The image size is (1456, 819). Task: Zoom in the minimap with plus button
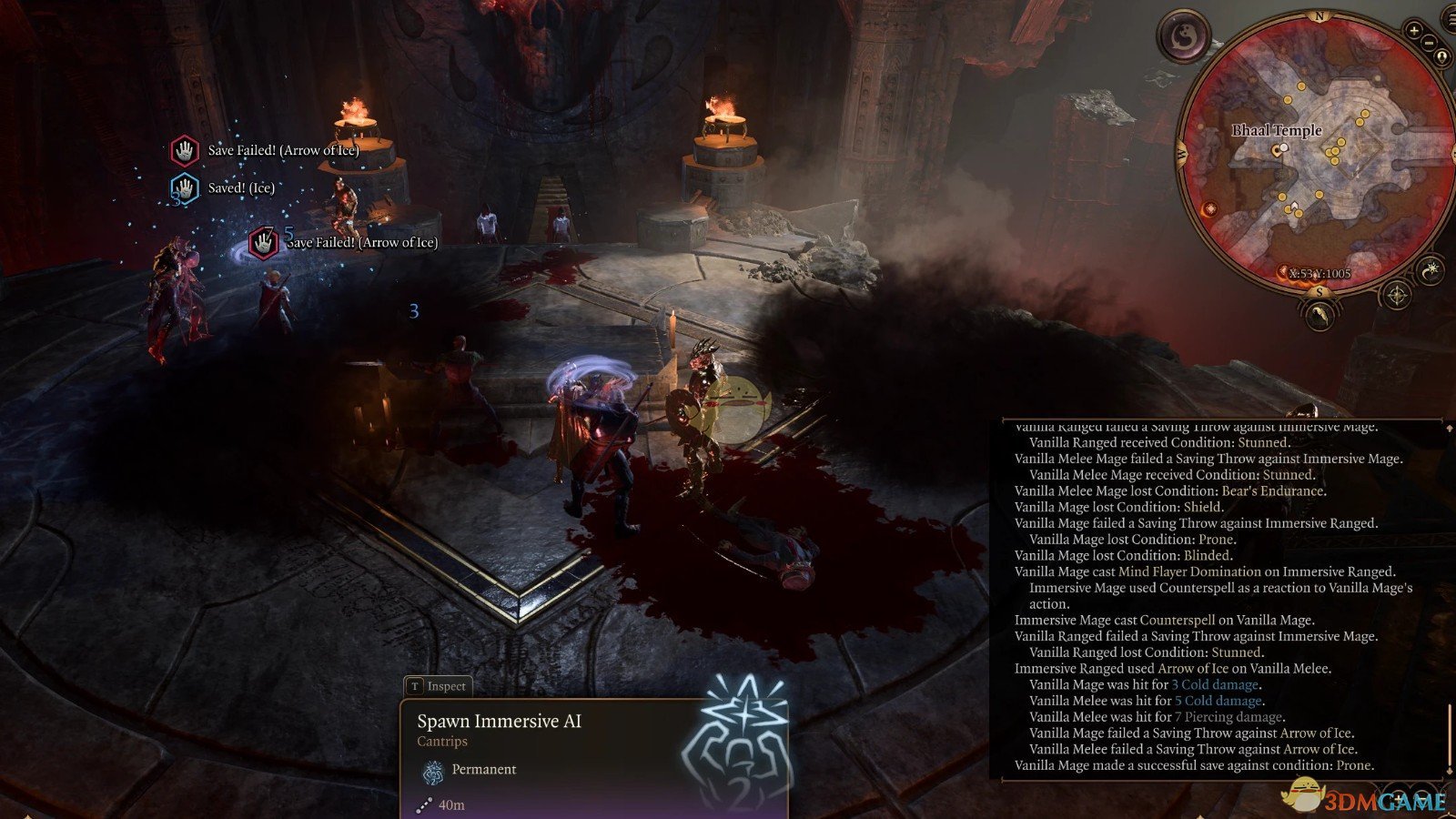(x=1413, y=30)
